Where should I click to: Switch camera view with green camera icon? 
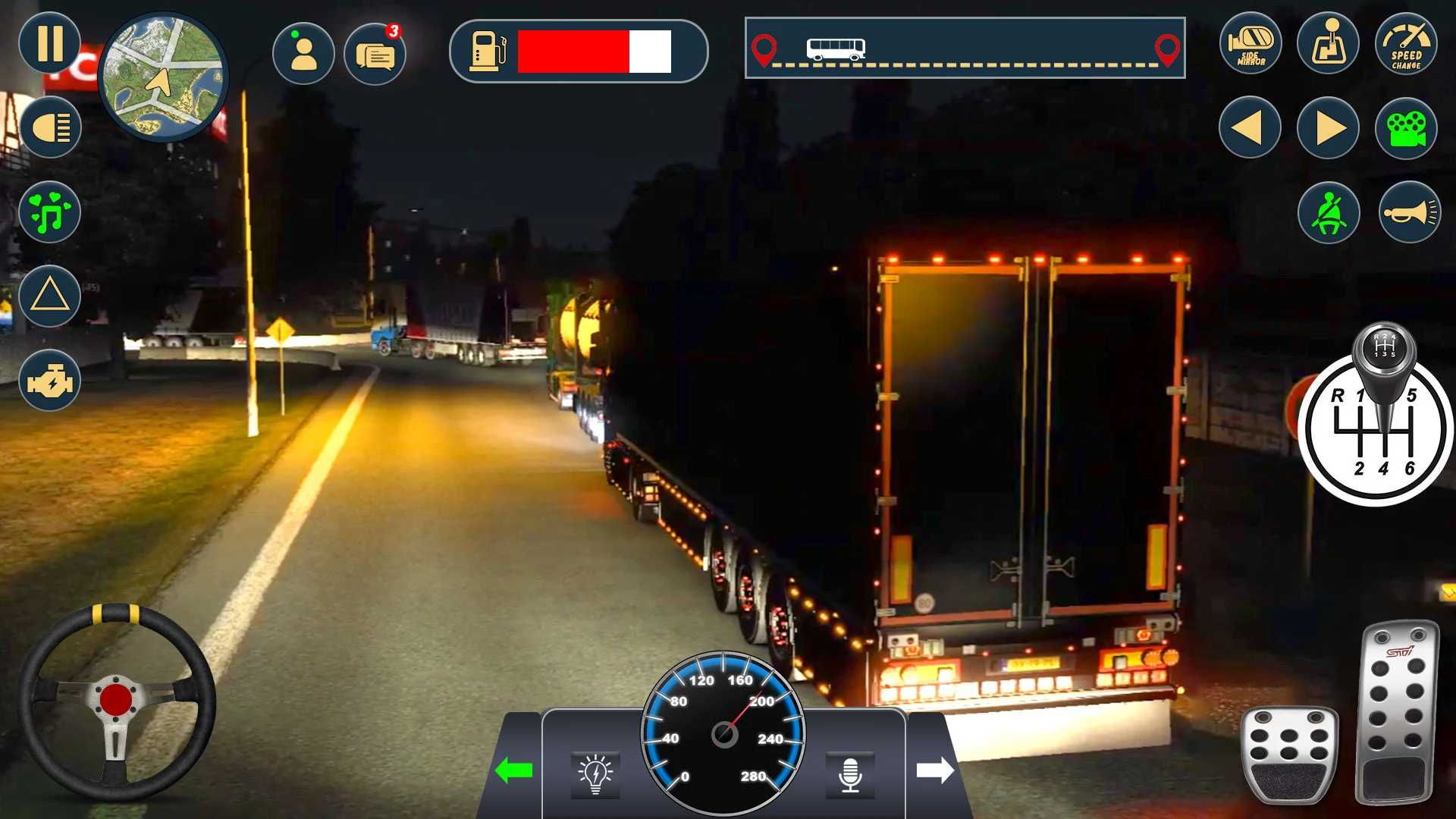(x=1406, y=129)
